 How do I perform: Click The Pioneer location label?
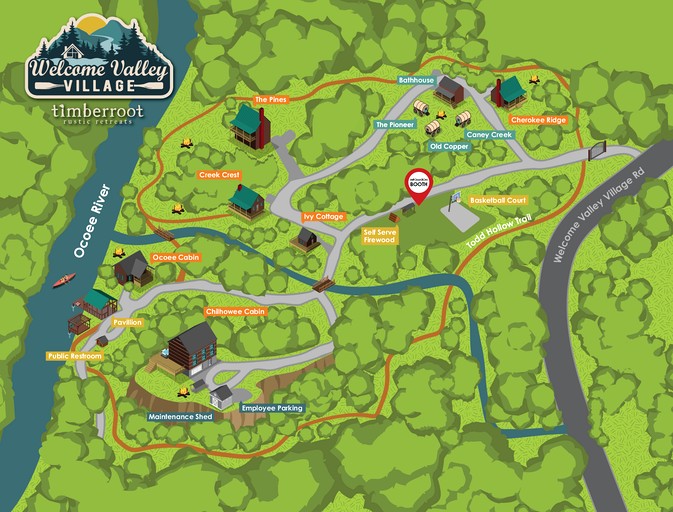coord(393,125)
